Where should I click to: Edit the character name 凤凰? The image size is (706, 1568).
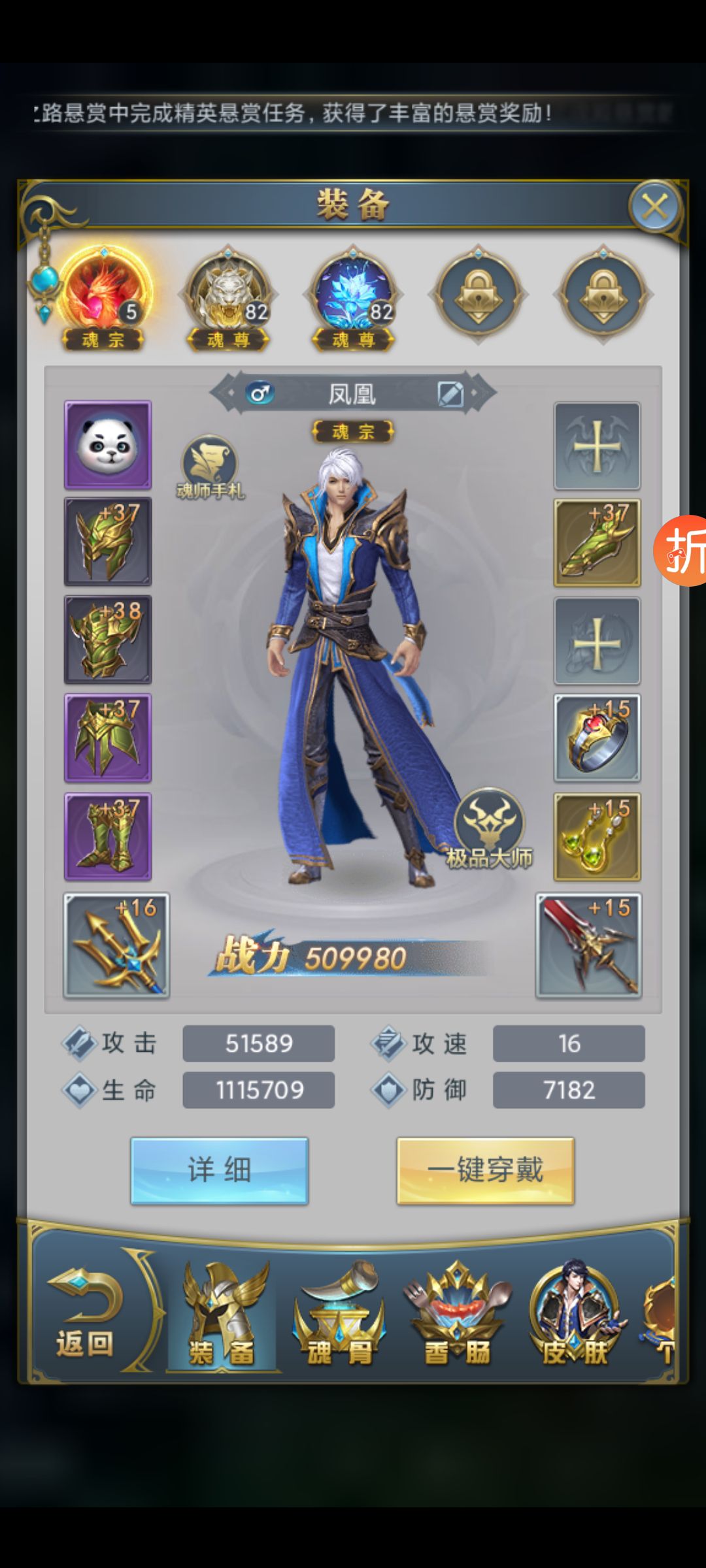pyautogui.click(x=450, y=394)
